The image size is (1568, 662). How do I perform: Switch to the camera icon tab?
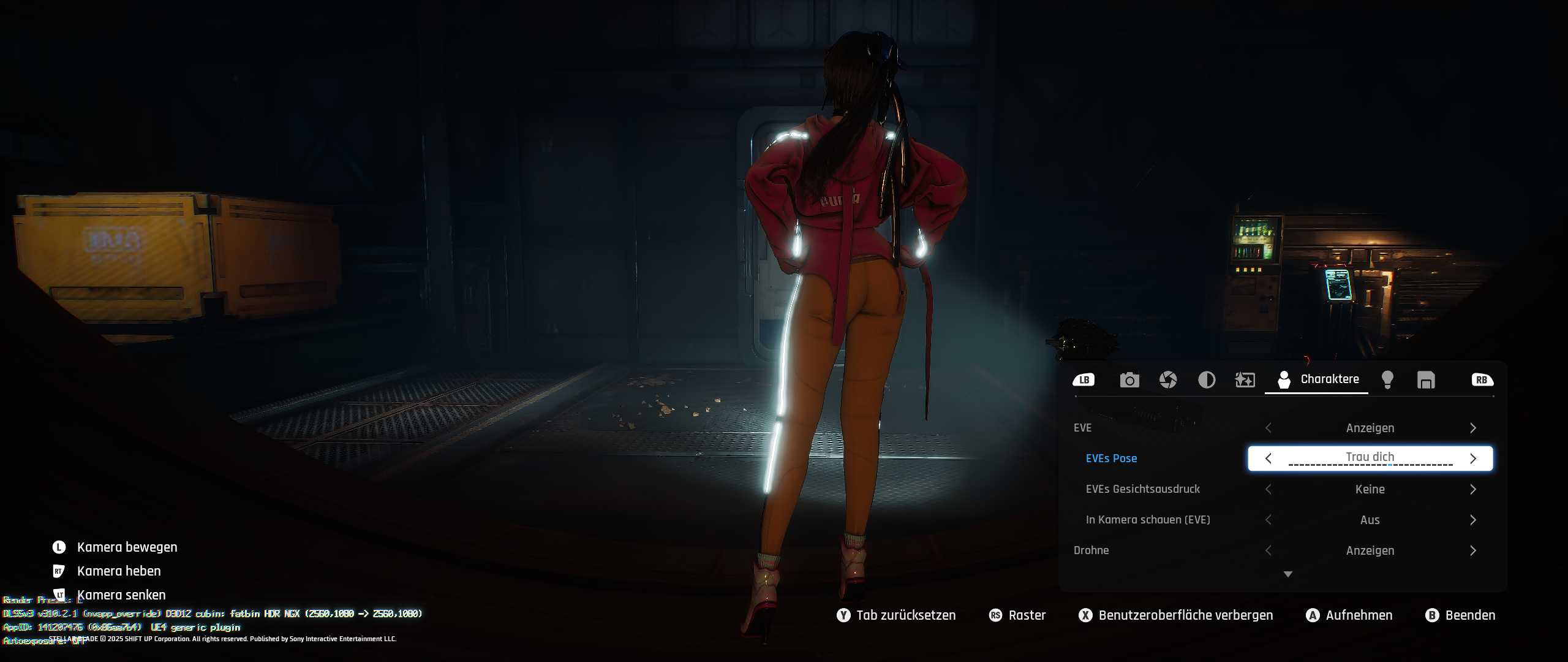(x=1129, y=380)
